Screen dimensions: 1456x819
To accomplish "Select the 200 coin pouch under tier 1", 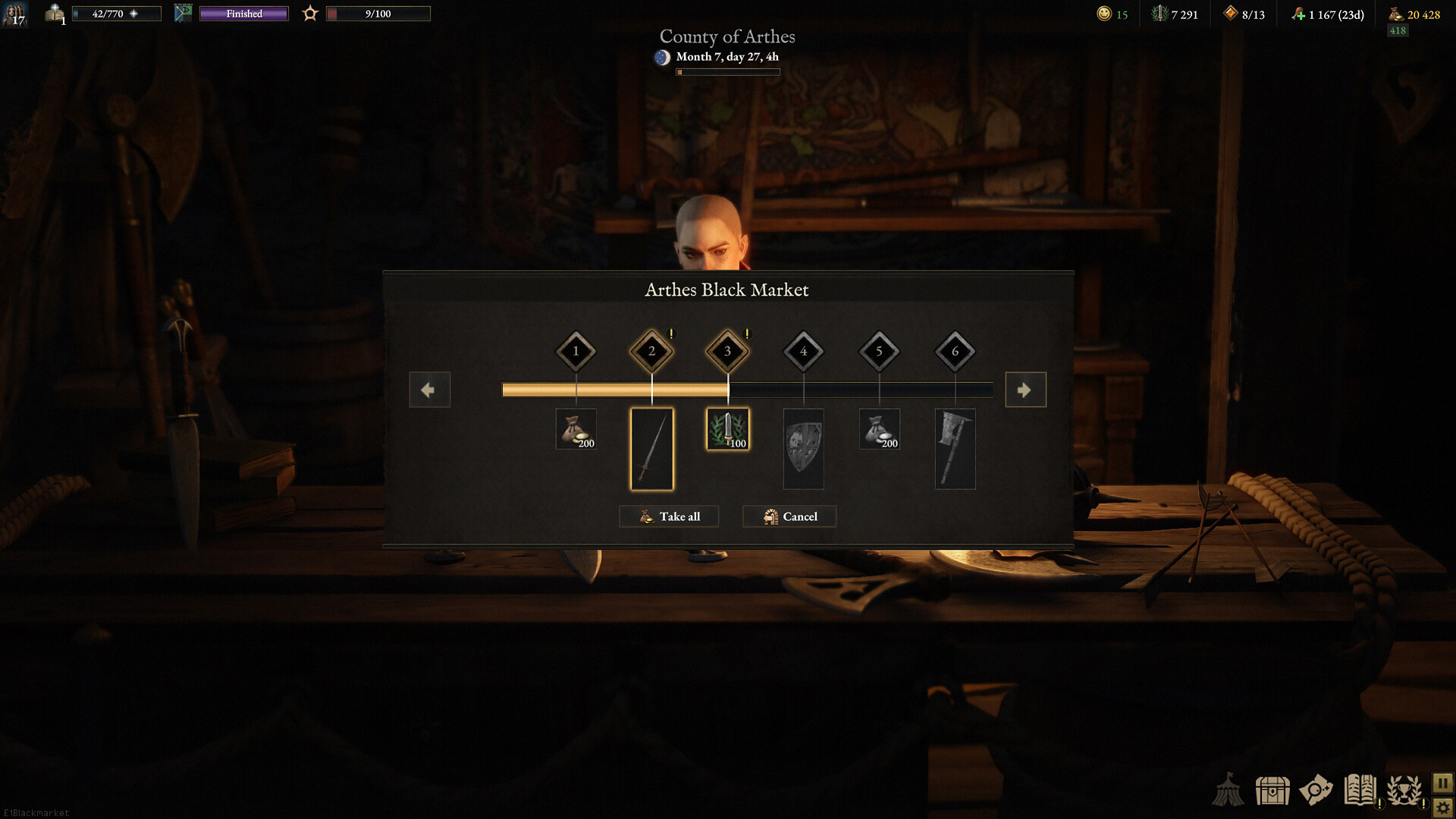I will (x=576, y=429).
